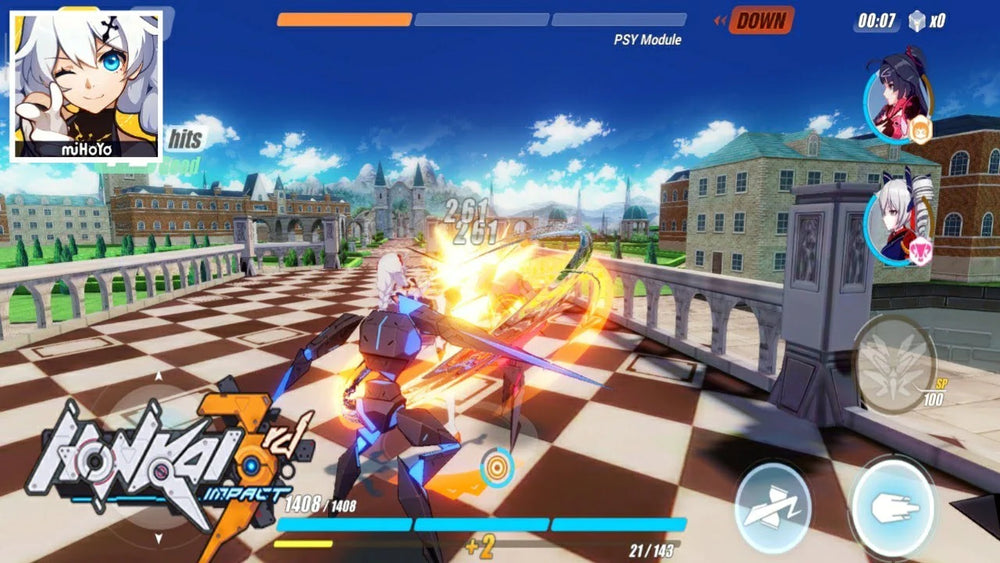
Task: Tap the evade dash button
Action: click(773, 507)
